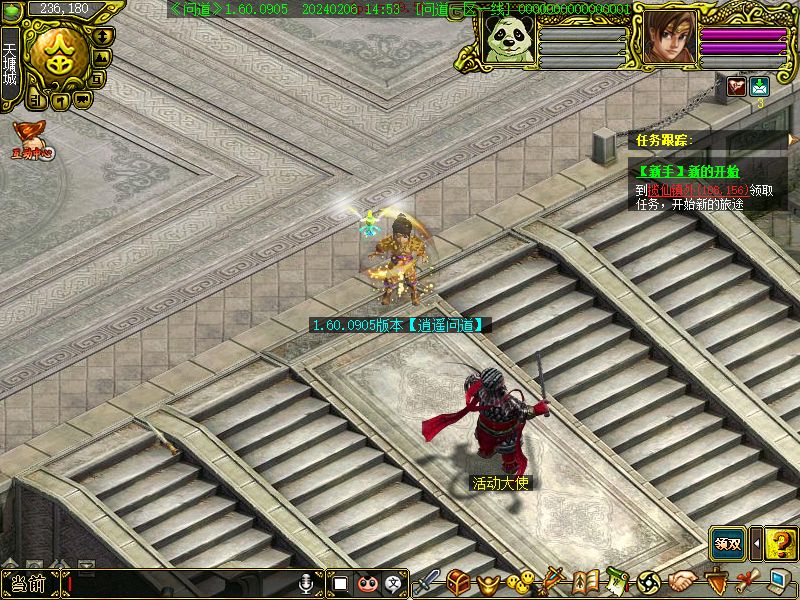The width and height of the screenshot is (800, 600).
Task: Click the gold metal element compass orb
Action: click(x=60, y=57)
